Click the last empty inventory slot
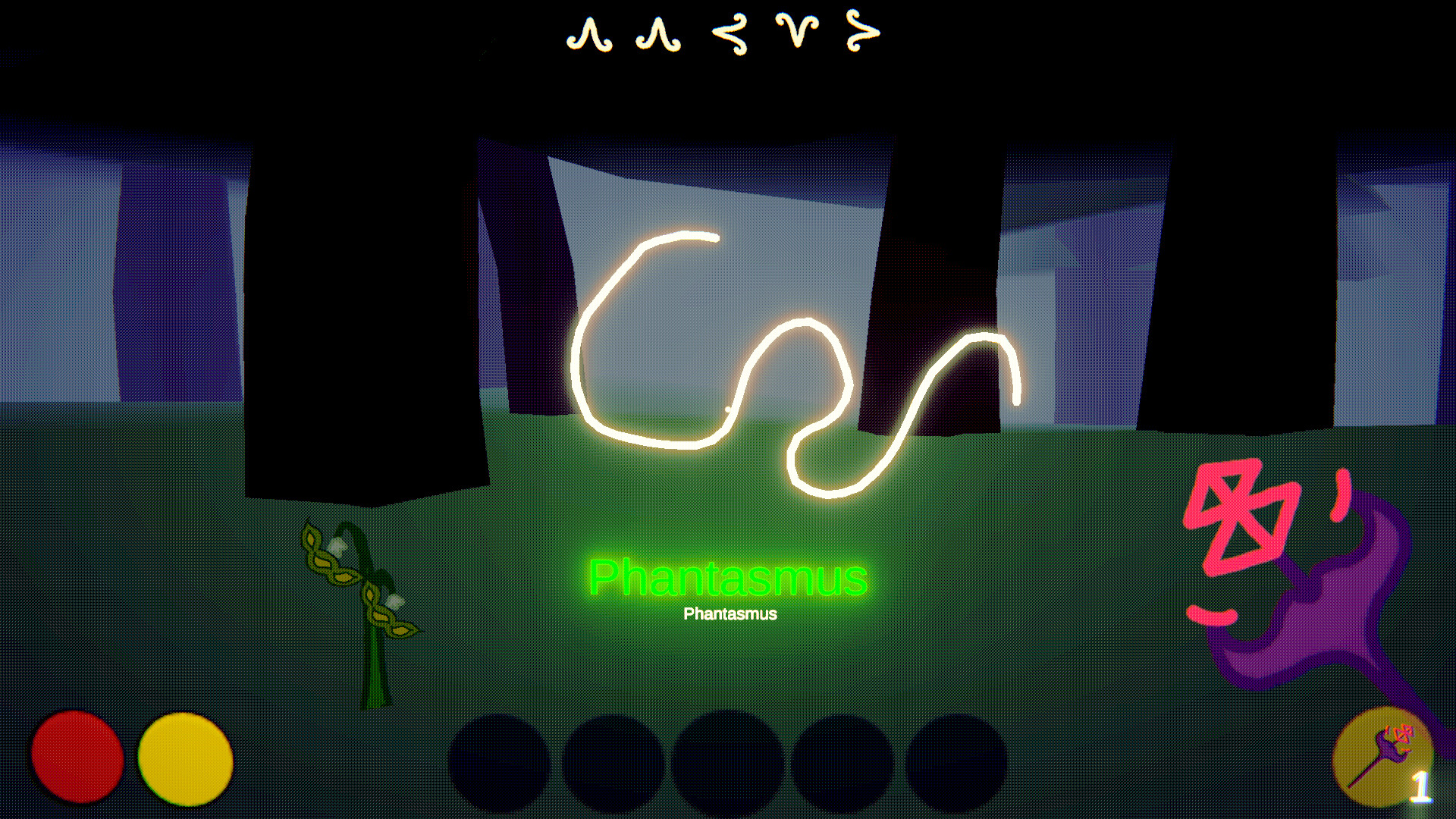The width and height of the screenshot is (1456, 819). (x=954, y=762)
